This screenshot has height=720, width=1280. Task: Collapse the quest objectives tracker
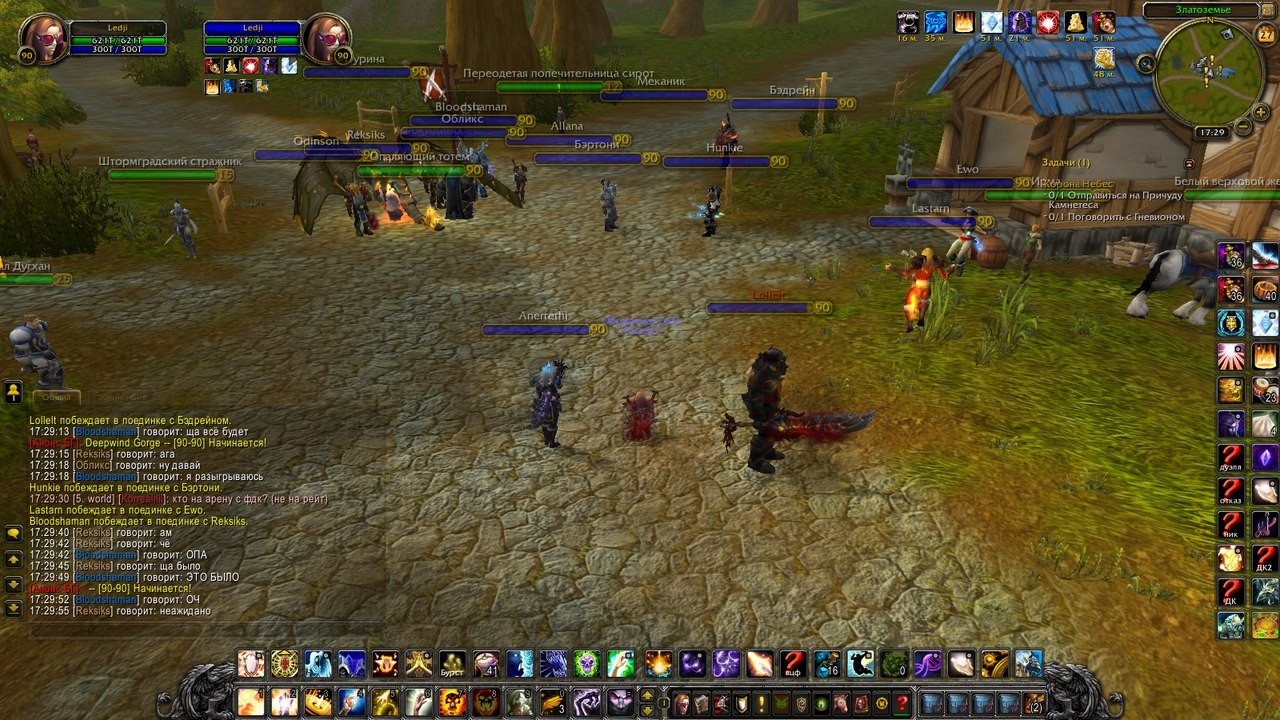pos(1189,163)
